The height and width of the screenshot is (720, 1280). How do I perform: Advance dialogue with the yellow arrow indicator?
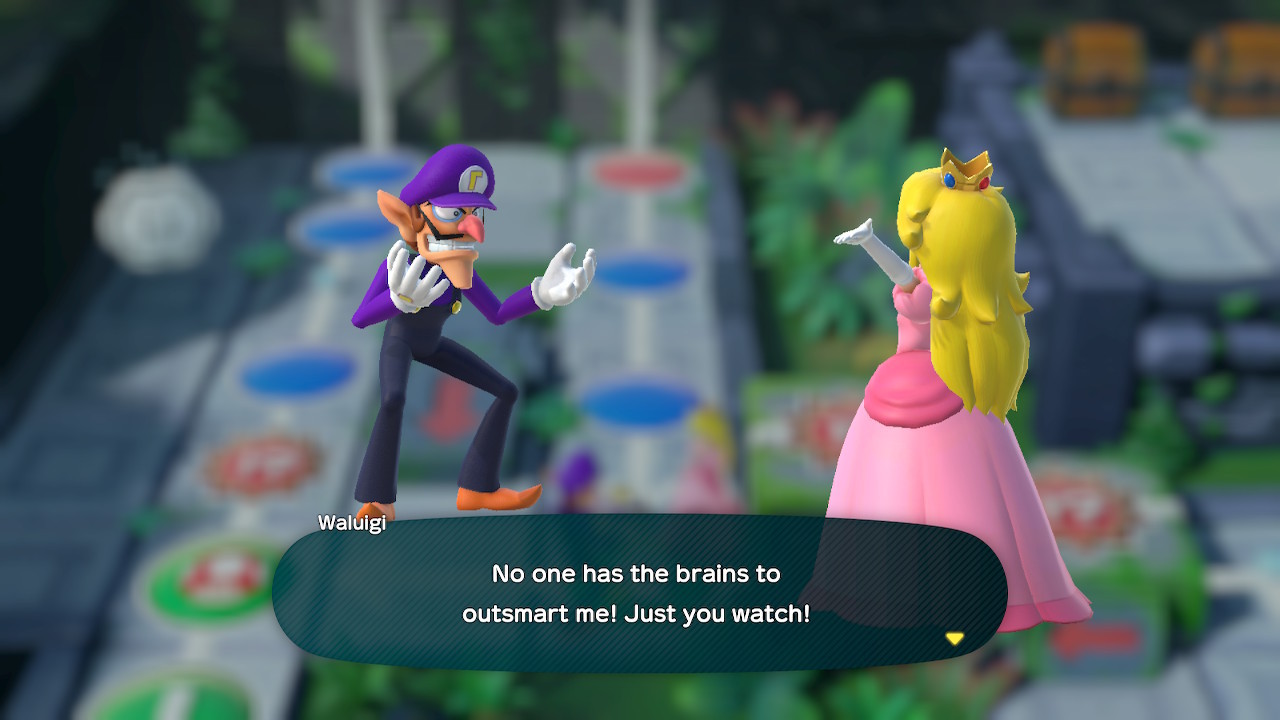[955, 638]
